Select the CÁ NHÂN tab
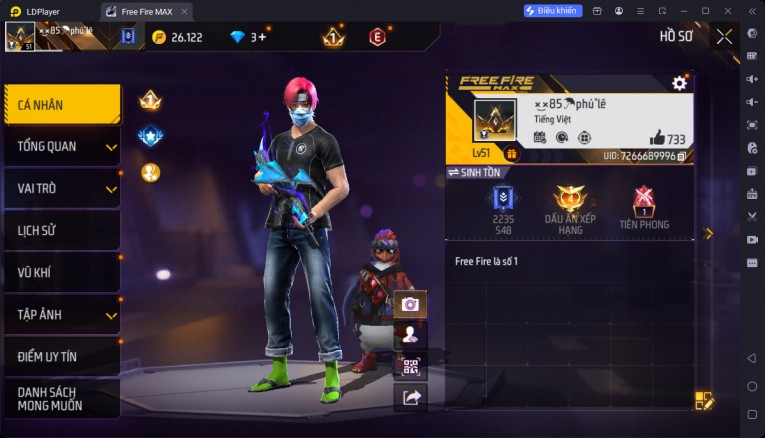Viewport: 765px width, 438px height. pyautogui.click(x=62, y=104)
